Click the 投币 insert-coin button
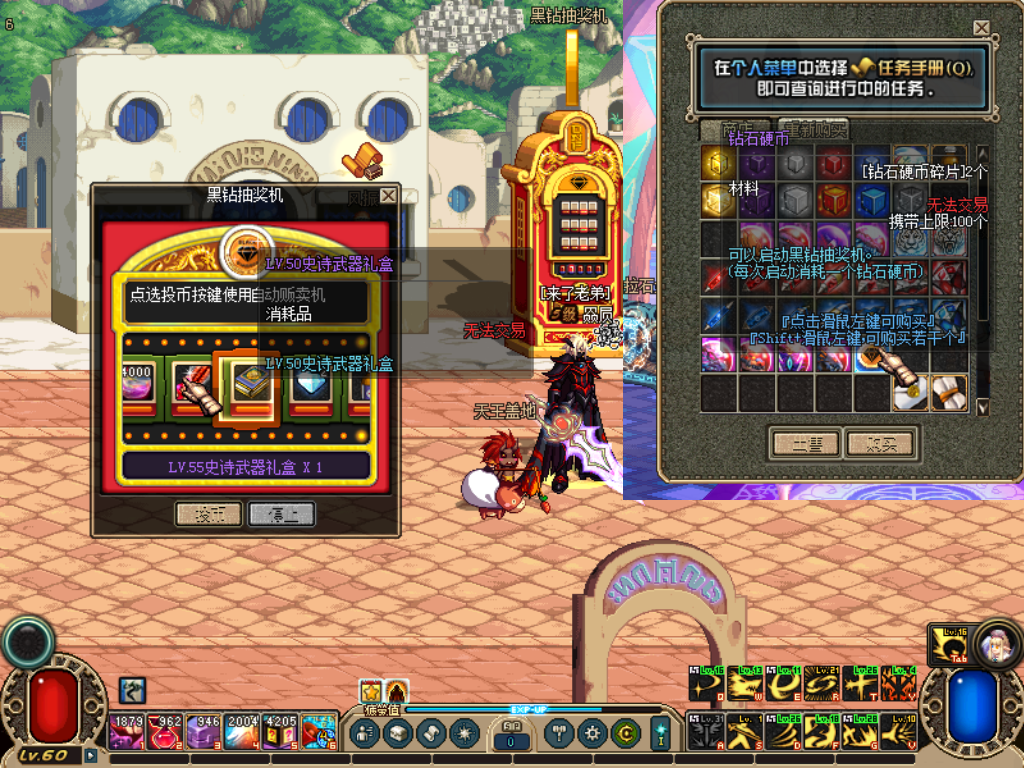1024x768 pixels. pyautogui.click(x=208, y=514)
